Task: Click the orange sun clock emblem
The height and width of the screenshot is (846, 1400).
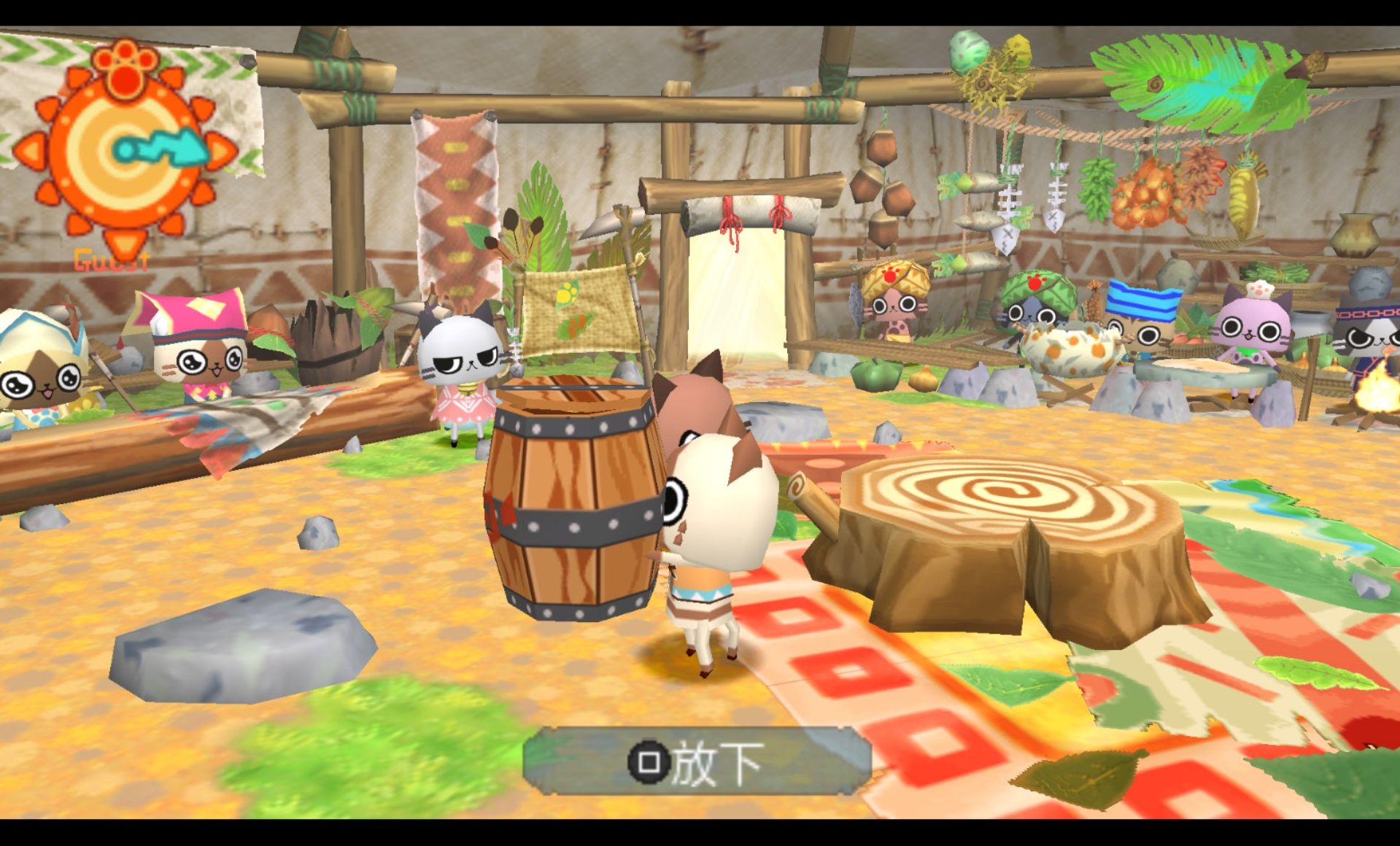Action: (125, 149)
